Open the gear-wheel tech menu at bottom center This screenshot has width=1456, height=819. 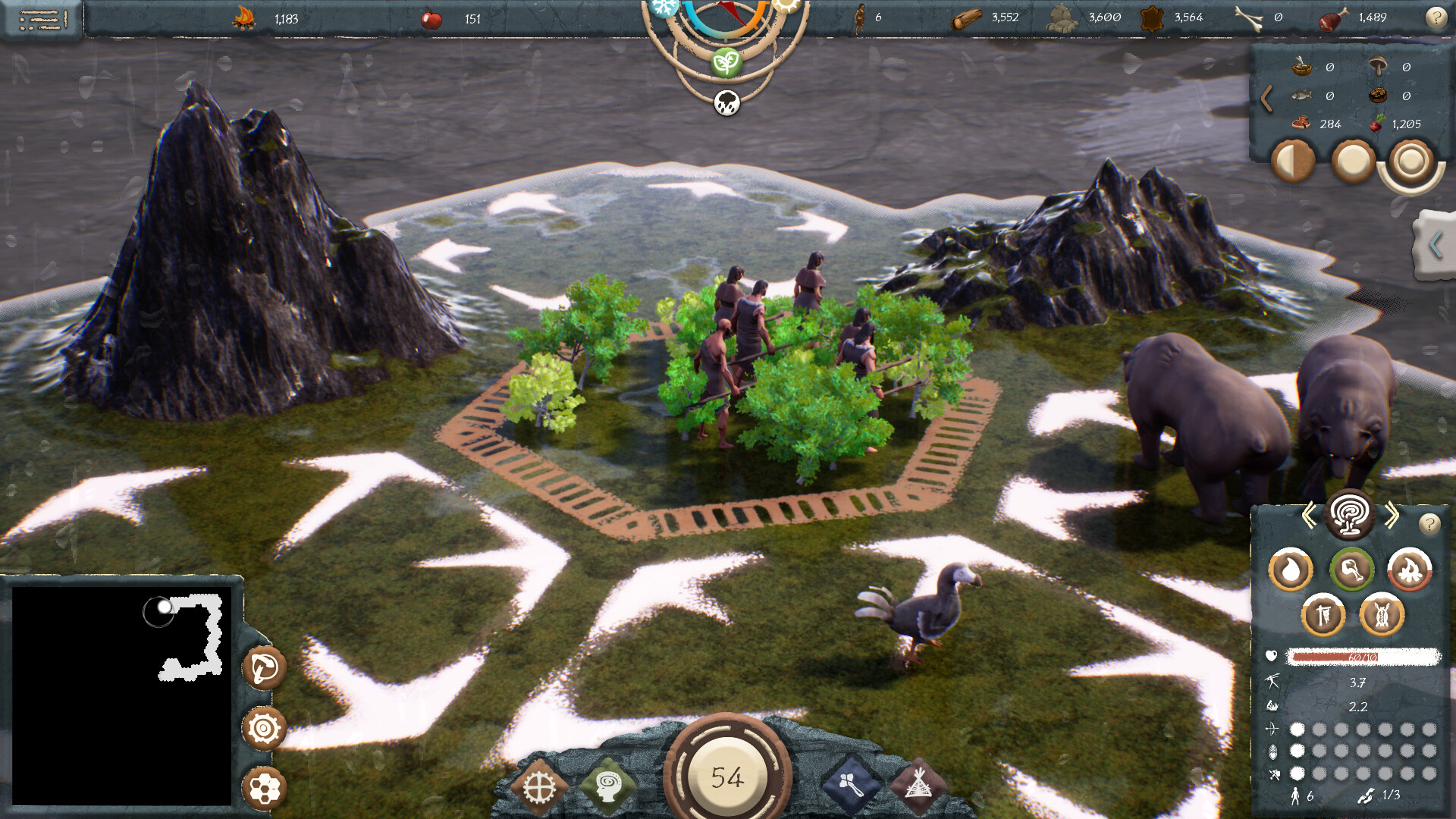tap(540, 786)
